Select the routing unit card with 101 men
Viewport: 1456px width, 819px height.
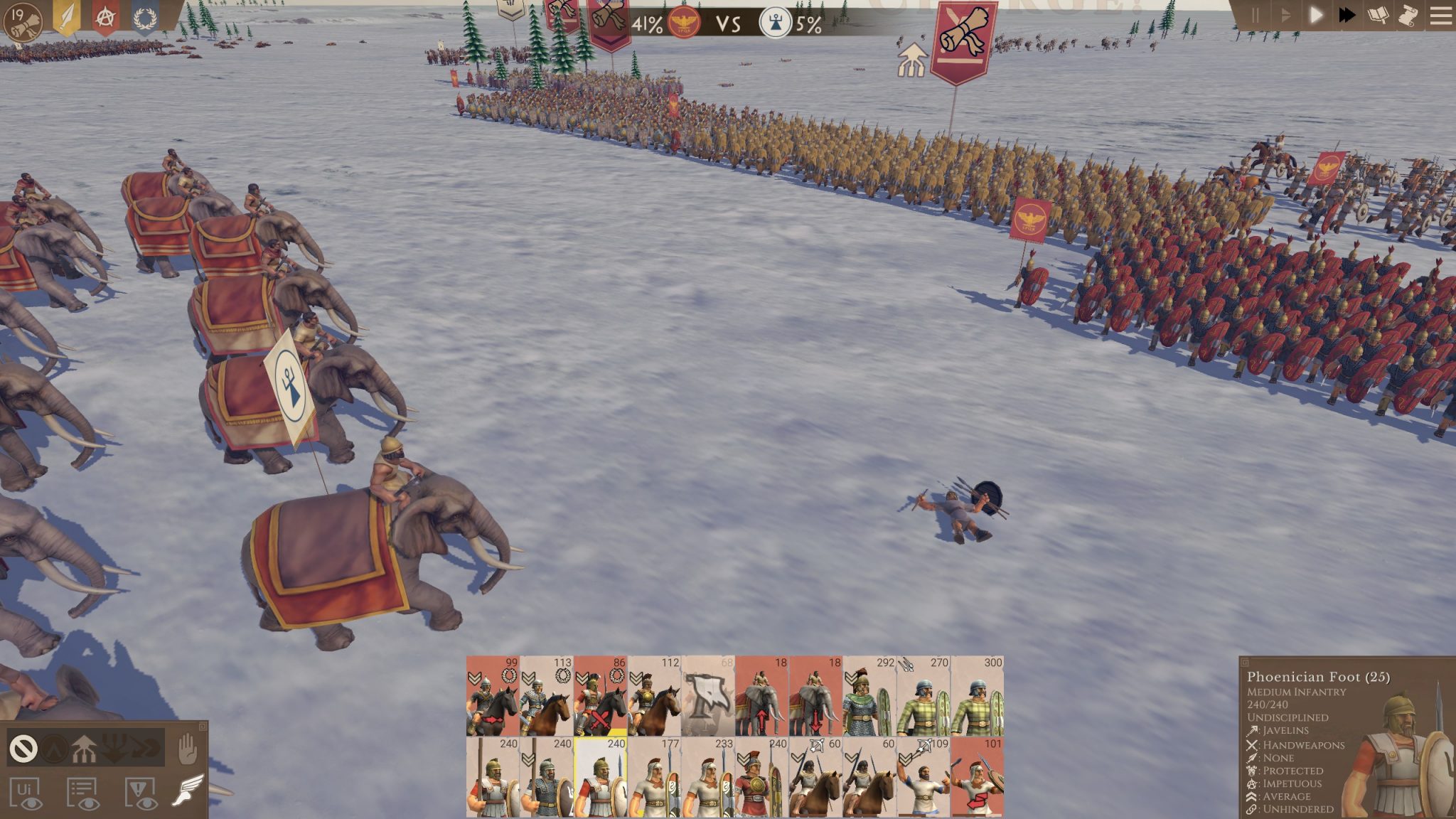[x=978, y=777]
